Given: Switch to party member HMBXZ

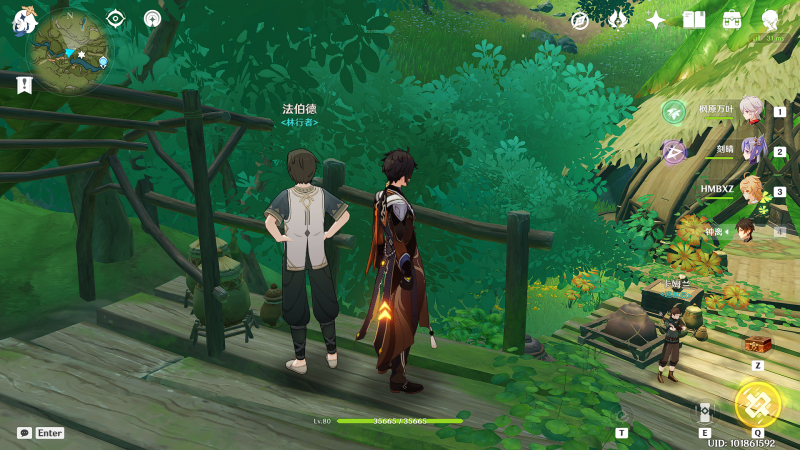Looking at the screenshot, I should pos(750,191).
